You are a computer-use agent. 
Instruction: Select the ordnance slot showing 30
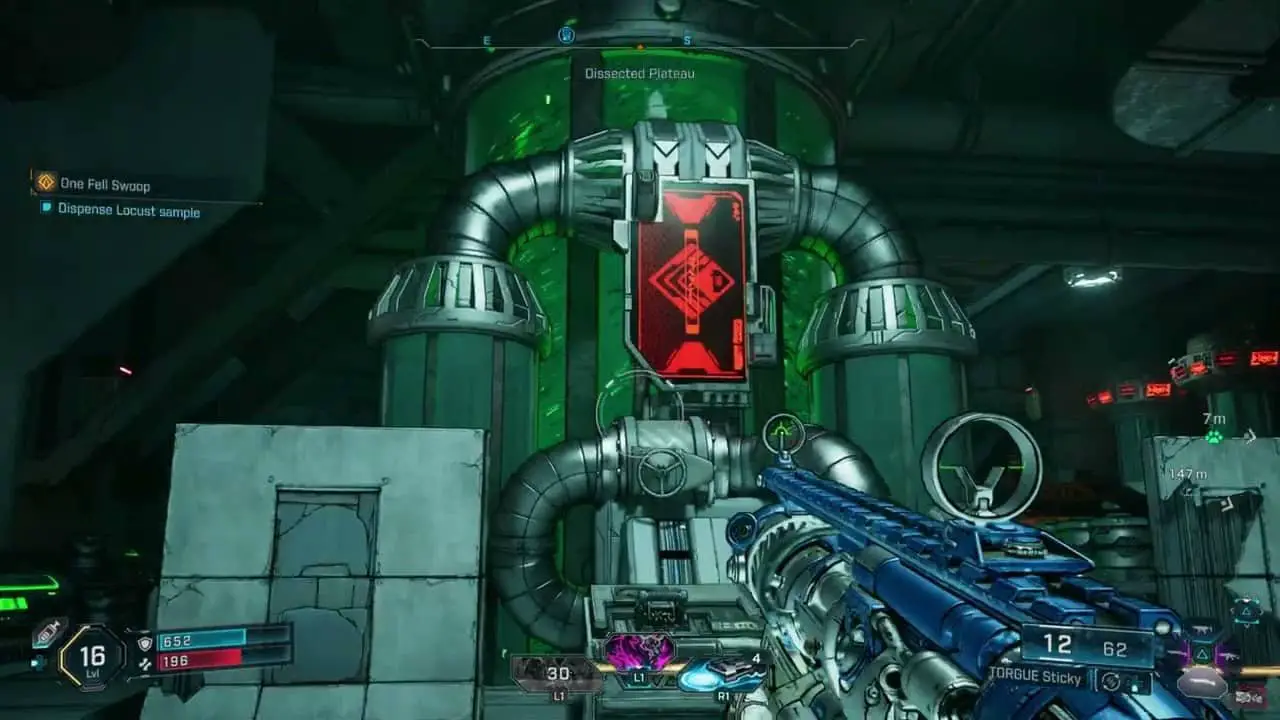pos(557,674)
